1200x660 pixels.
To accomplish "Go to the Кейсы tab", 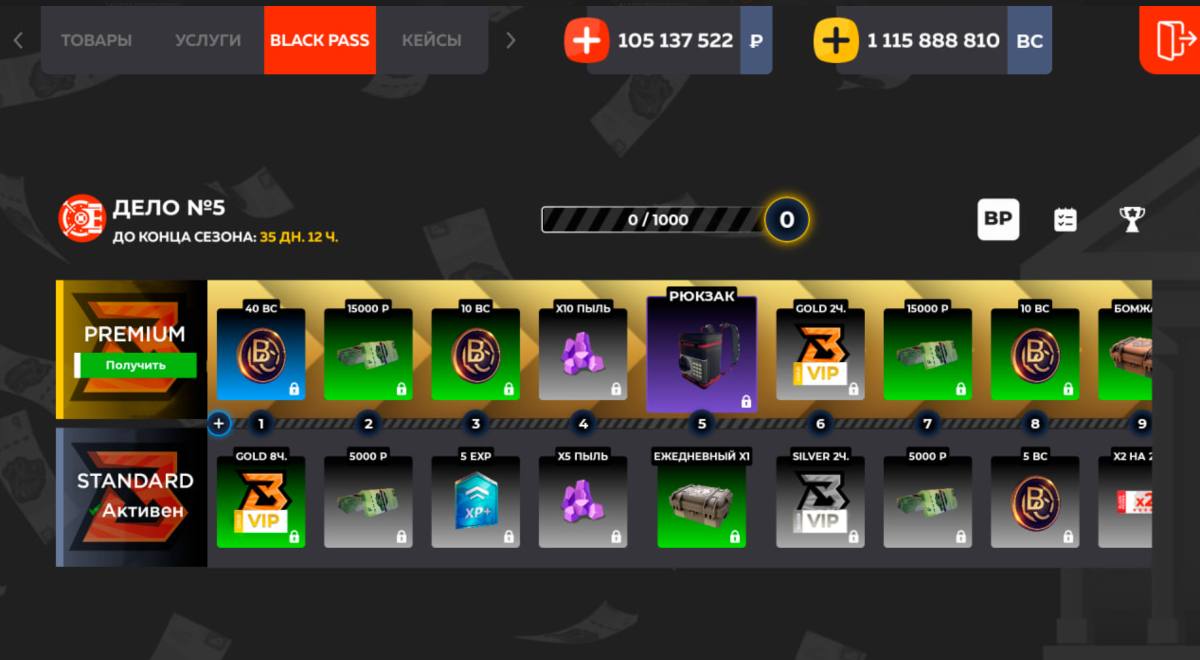I will [432, 41].
